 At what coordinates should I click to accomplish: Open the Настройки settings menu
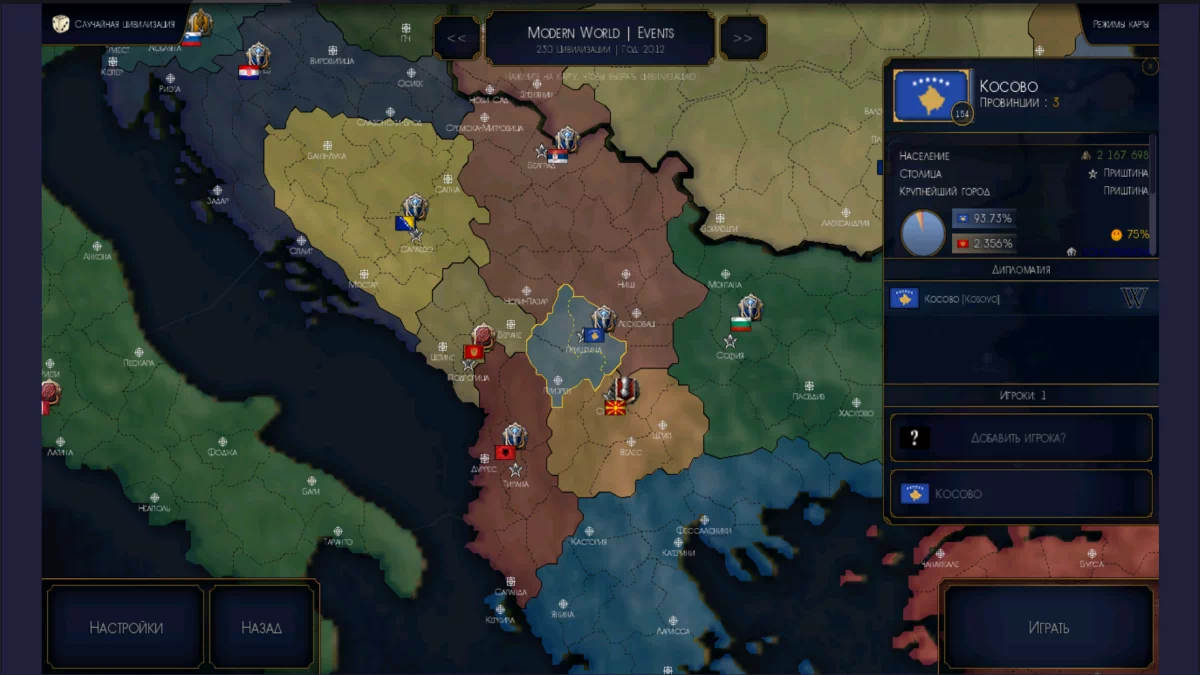tap(126, 628)
